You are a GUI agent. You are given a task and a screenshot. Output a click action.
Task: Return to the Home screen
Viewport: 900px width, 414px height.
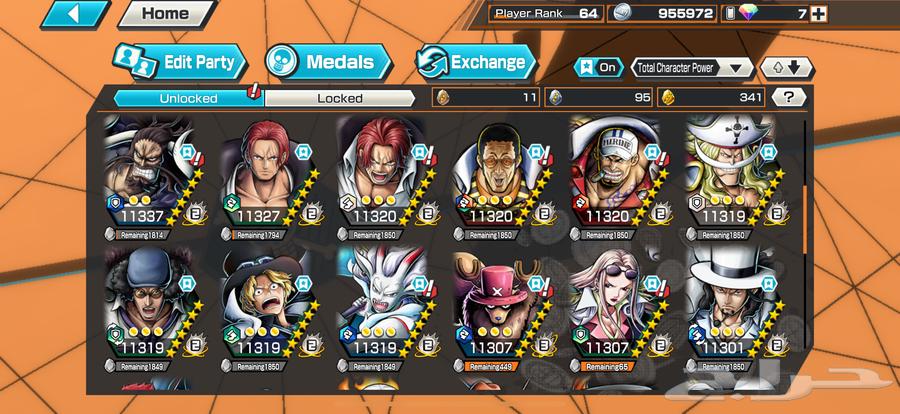(165, 15)
